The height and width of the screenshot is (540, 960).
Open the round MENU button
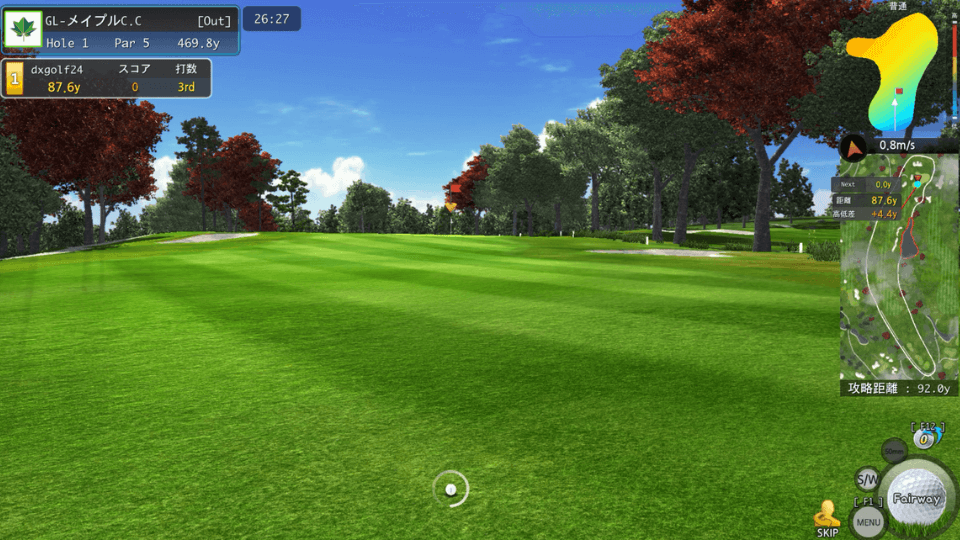pos(868,521)
